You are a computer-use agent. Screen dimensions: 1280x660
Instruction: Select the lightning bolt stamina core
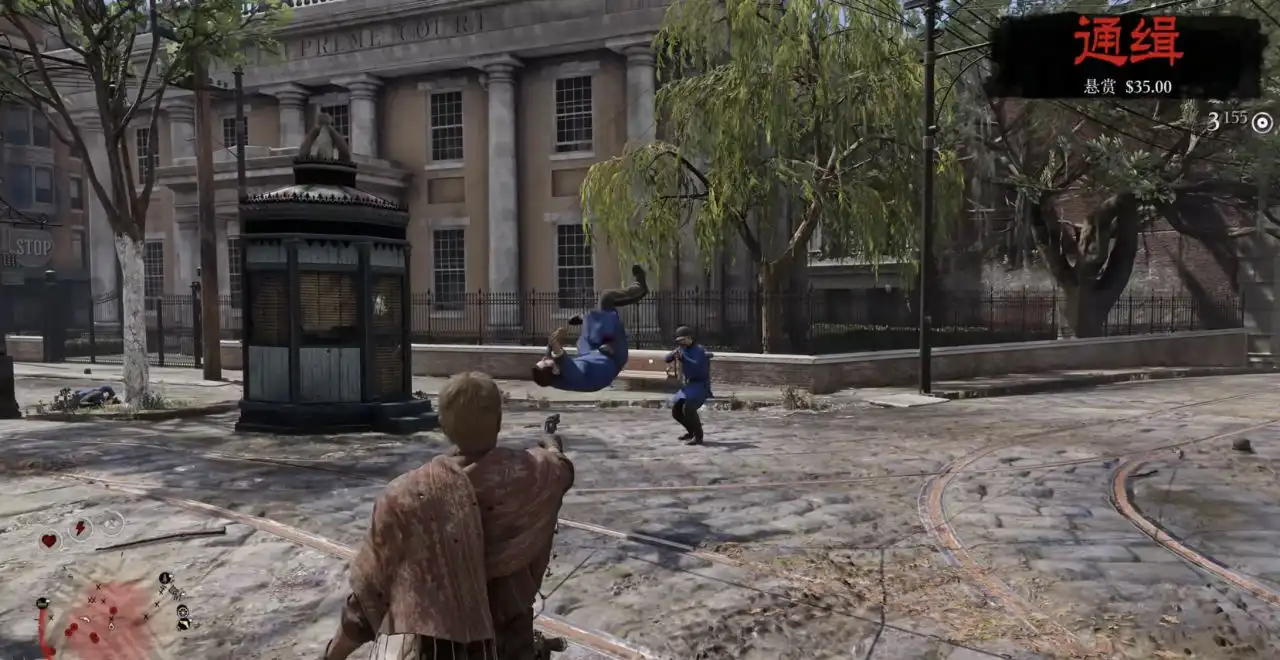pos(80,528)
